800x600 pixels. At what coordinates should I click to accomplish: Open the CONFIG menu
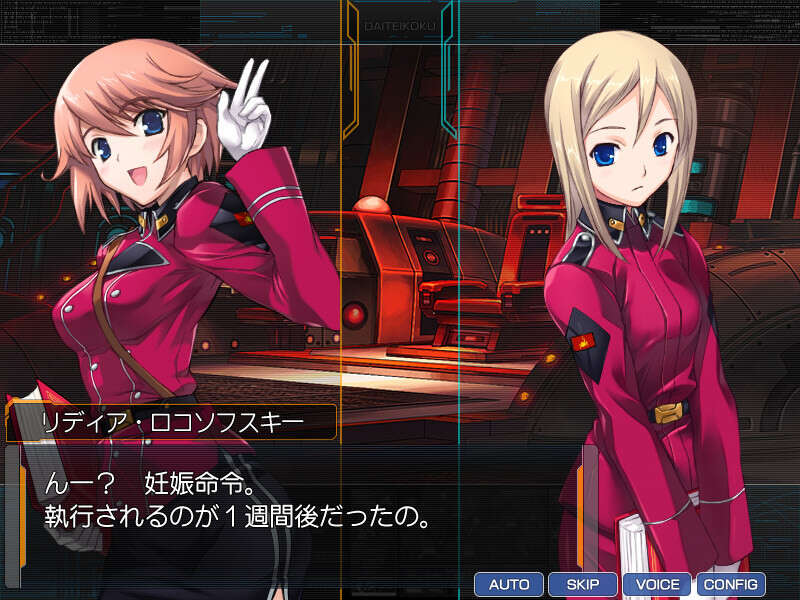730,584
